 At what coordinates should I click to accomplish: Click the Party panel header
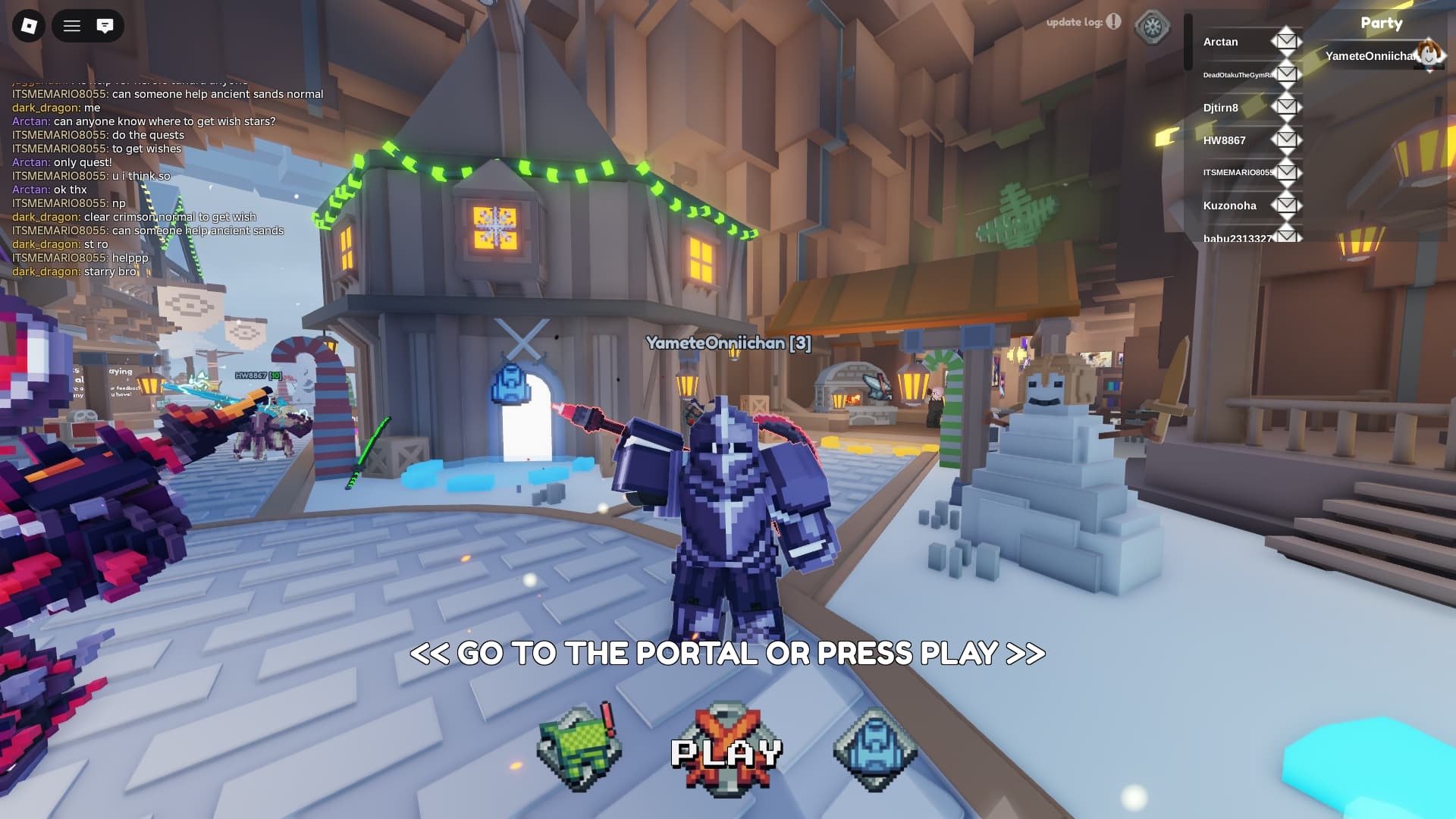point(1382,23)
